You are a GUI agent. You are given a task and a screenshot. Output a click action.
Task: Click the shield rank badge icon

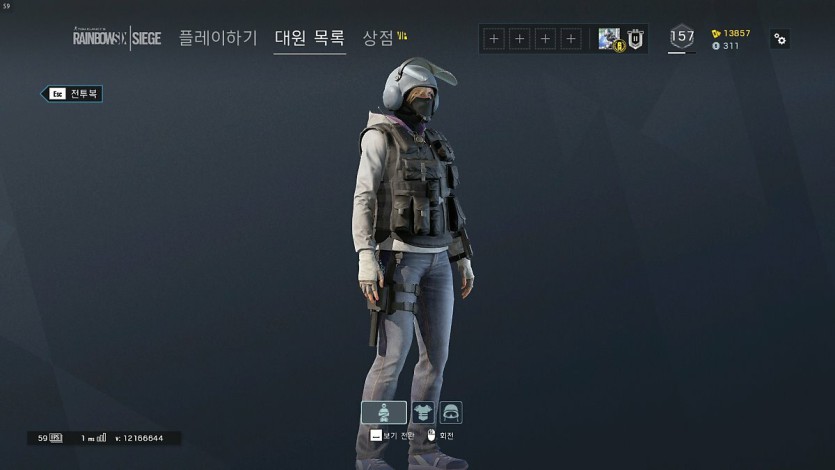[636, 39]
